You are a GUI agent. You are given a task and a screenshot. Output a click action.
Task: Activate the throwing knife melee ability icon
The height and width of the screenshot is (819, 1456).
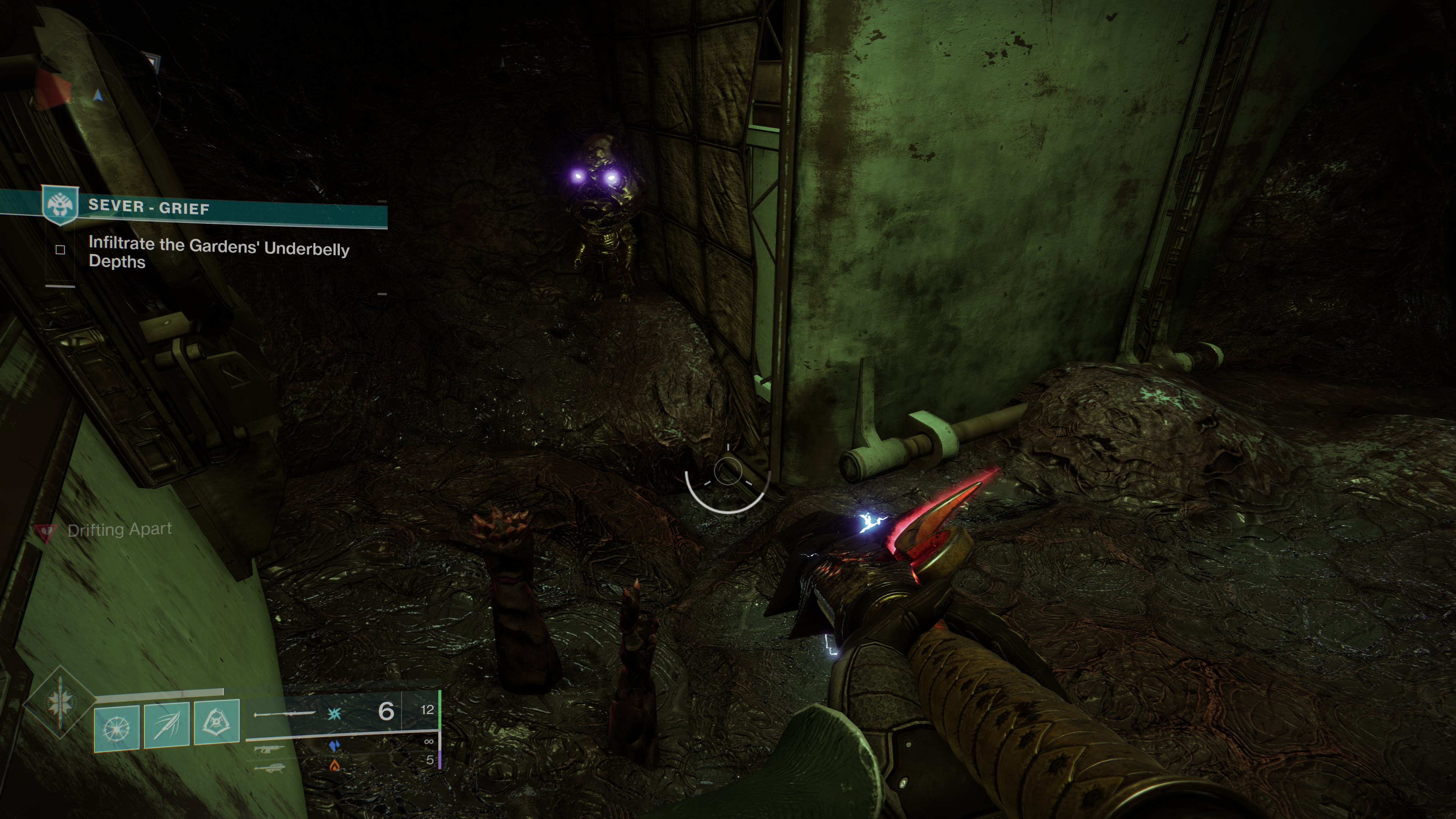pos(167,726)
